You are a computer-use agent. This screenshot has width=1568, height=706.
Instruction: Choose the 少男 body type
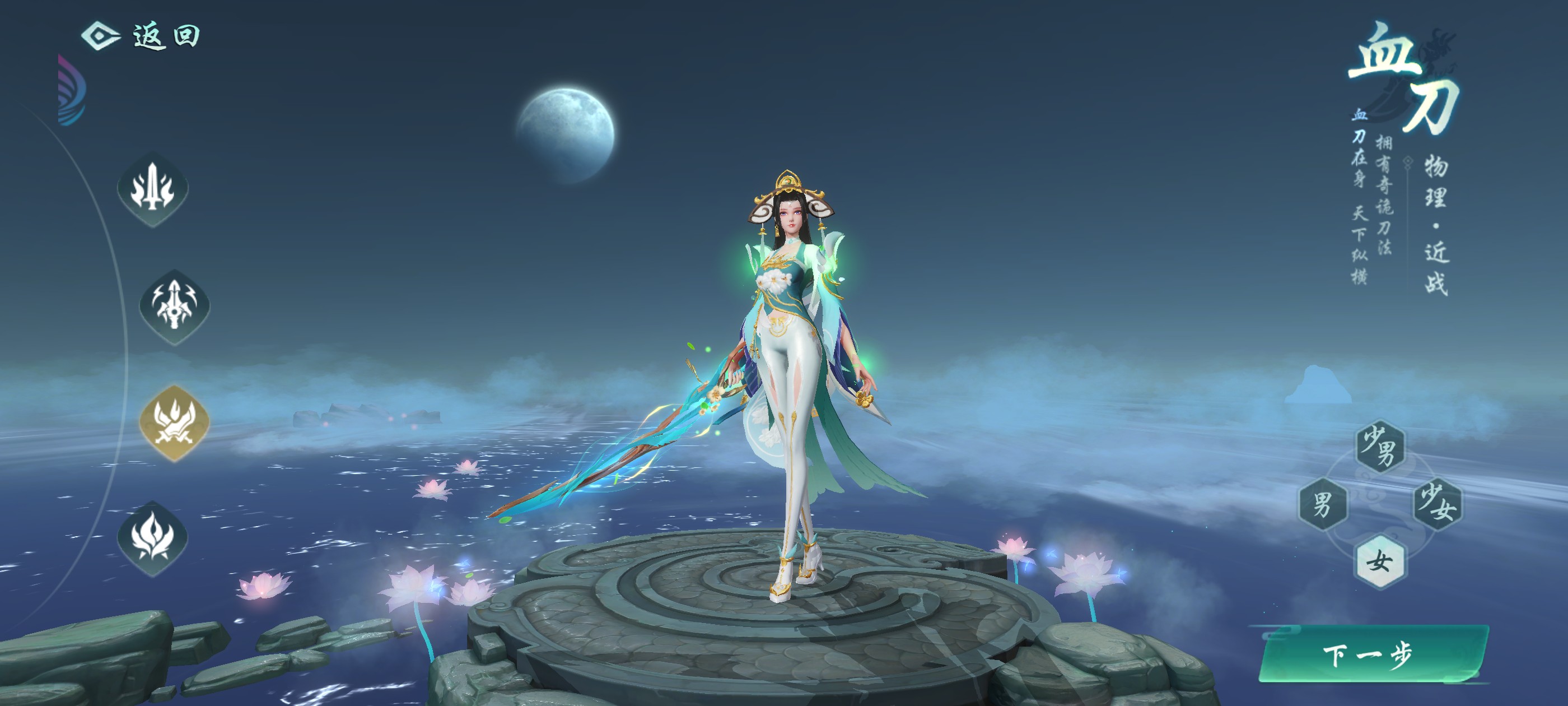[x=1380, y=447]
